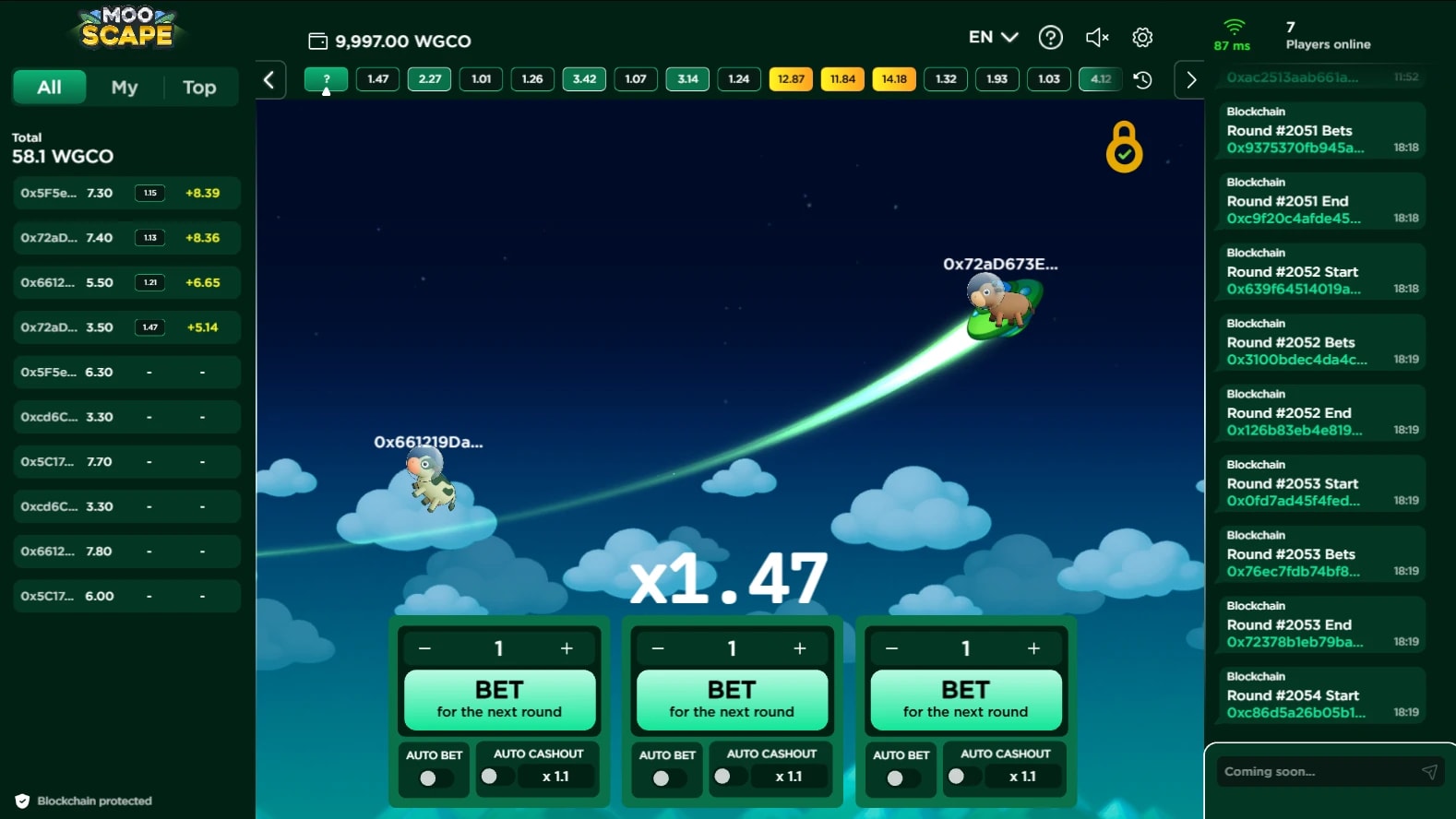1456x819 pixels.
Task: Go to previous multipliers with left arrow
Action: pyautogui.click(x=269, y=79)
